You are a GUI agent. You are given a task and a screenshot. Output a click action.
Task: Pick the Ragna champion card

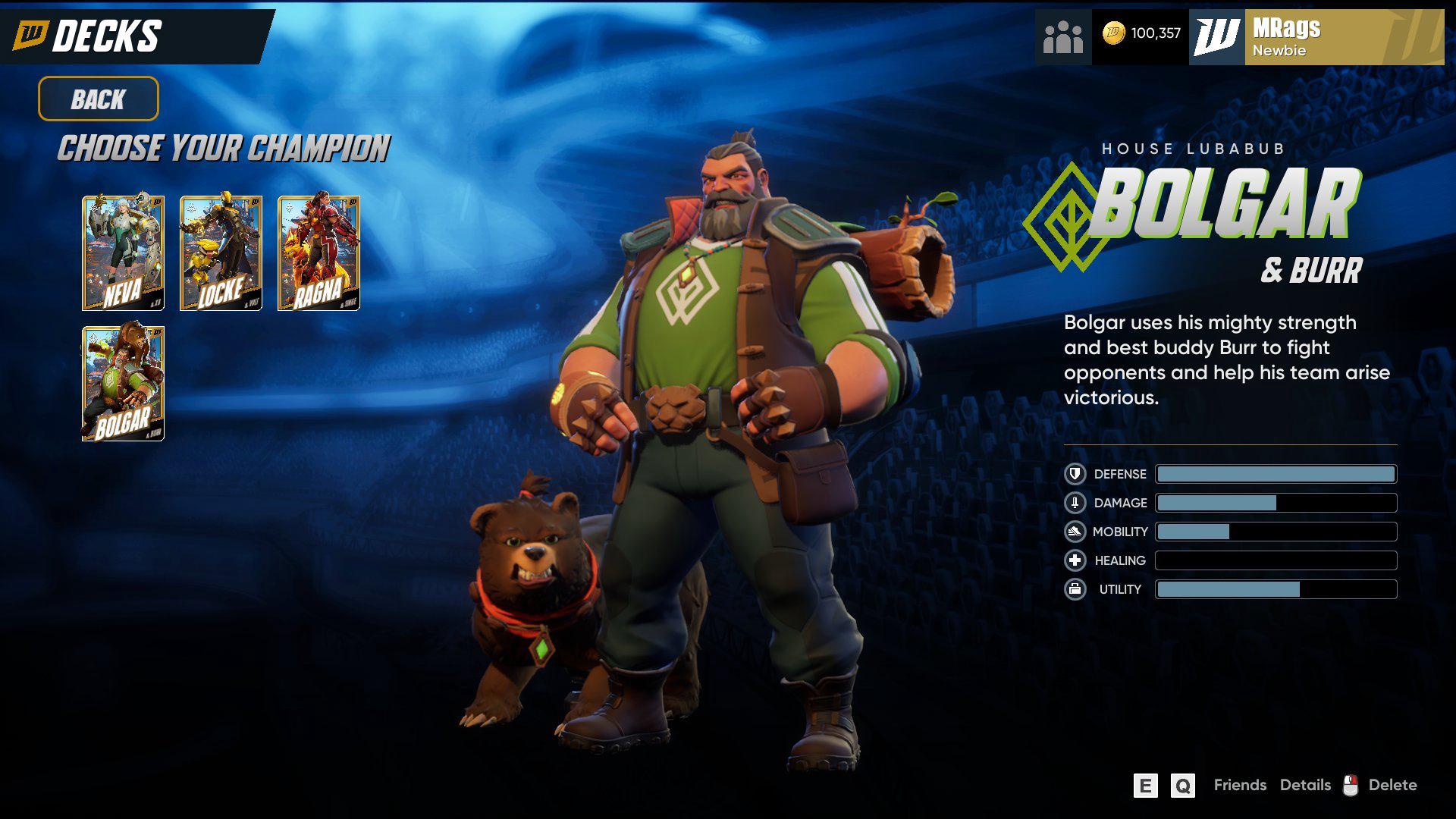pyautogui.click(x=318, y=253)
